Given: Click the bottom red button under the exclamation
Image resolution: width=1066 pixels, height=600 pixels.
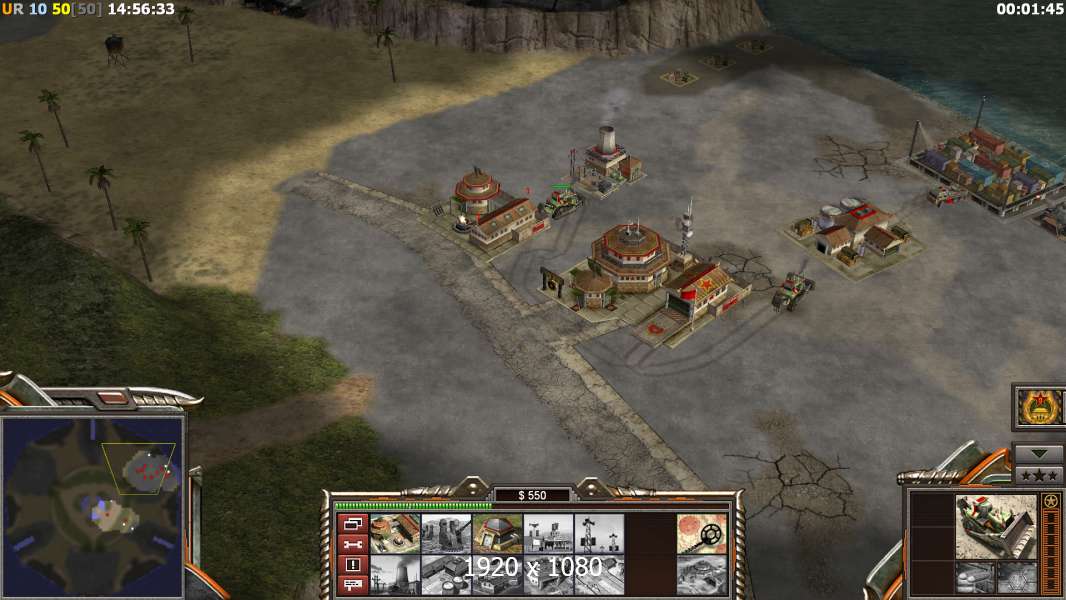Looking at the screenshot, I should pos(352,586).
